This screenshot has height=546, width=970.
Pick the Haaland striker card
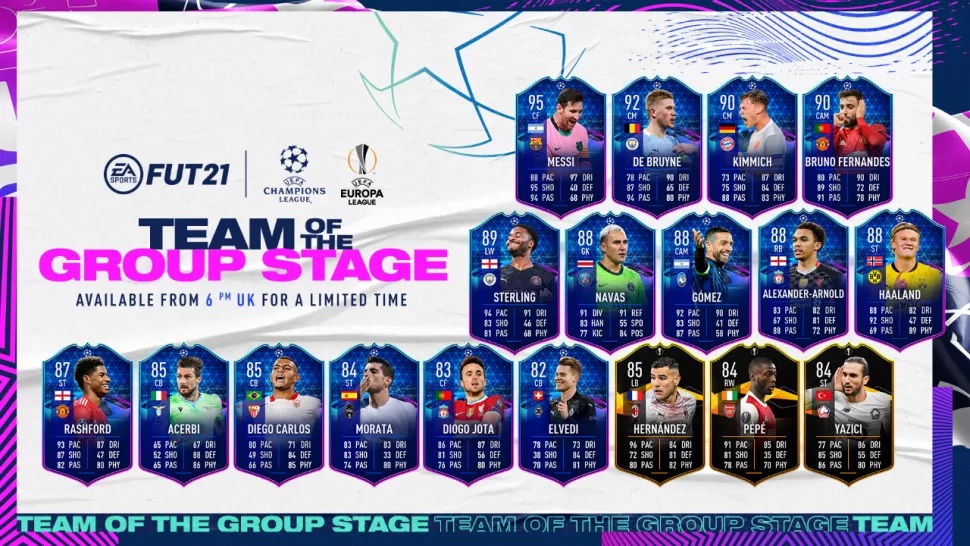900,277
